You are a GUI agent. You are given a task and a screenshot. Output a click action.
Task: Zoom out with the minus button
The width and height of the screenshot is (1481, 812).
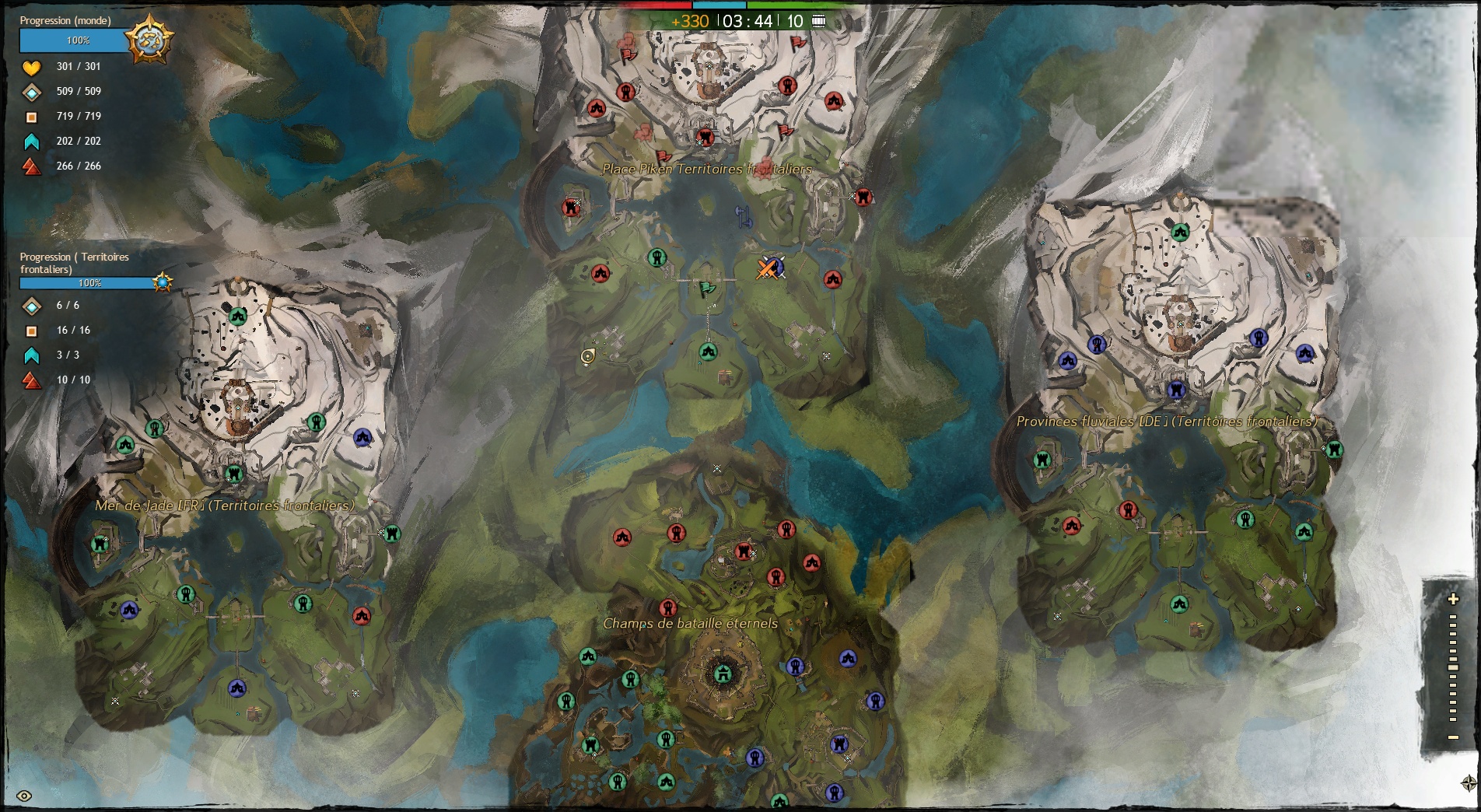(x=1453, y=737)
